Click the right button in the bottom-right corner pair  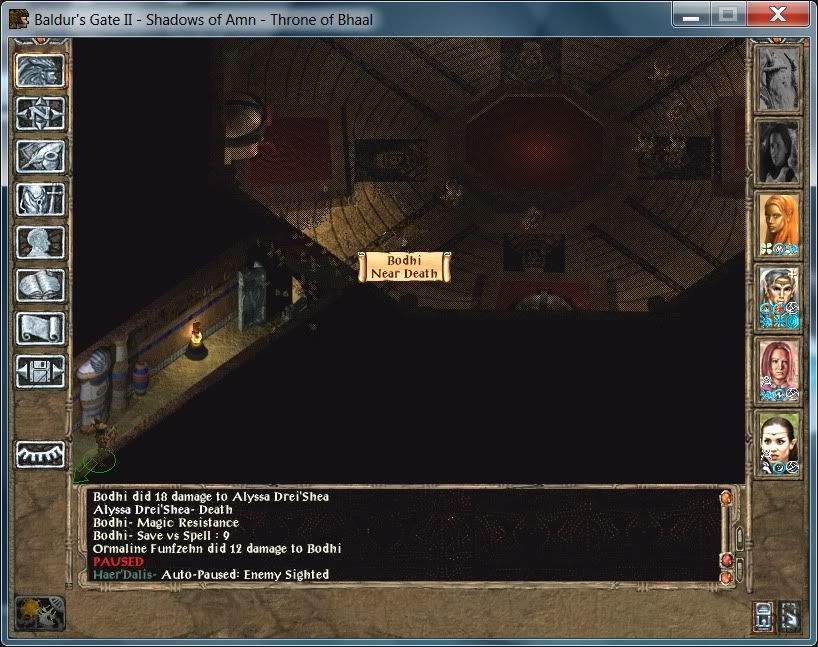(x=789, y=614)
